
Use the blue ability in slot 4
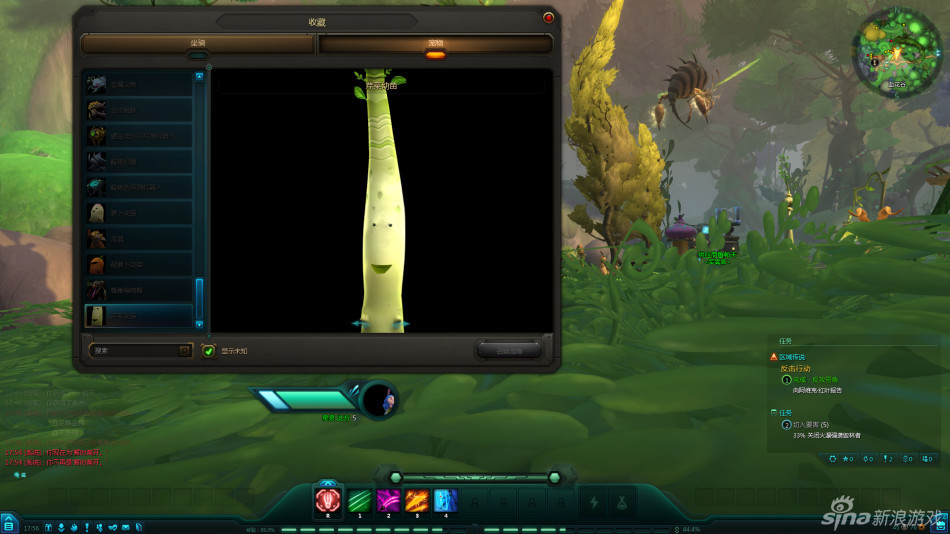[445, 501]
